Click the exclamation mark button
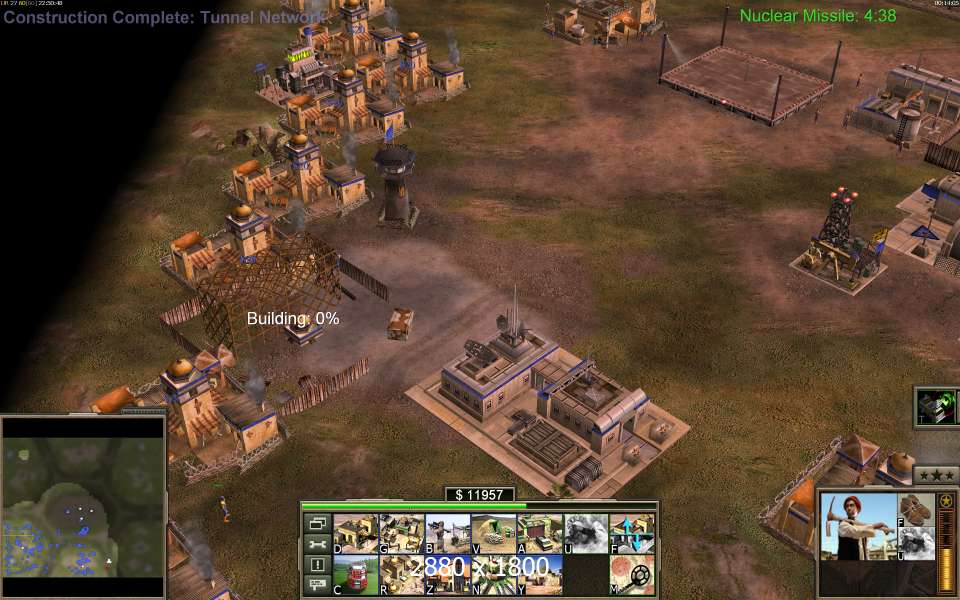 317,565
